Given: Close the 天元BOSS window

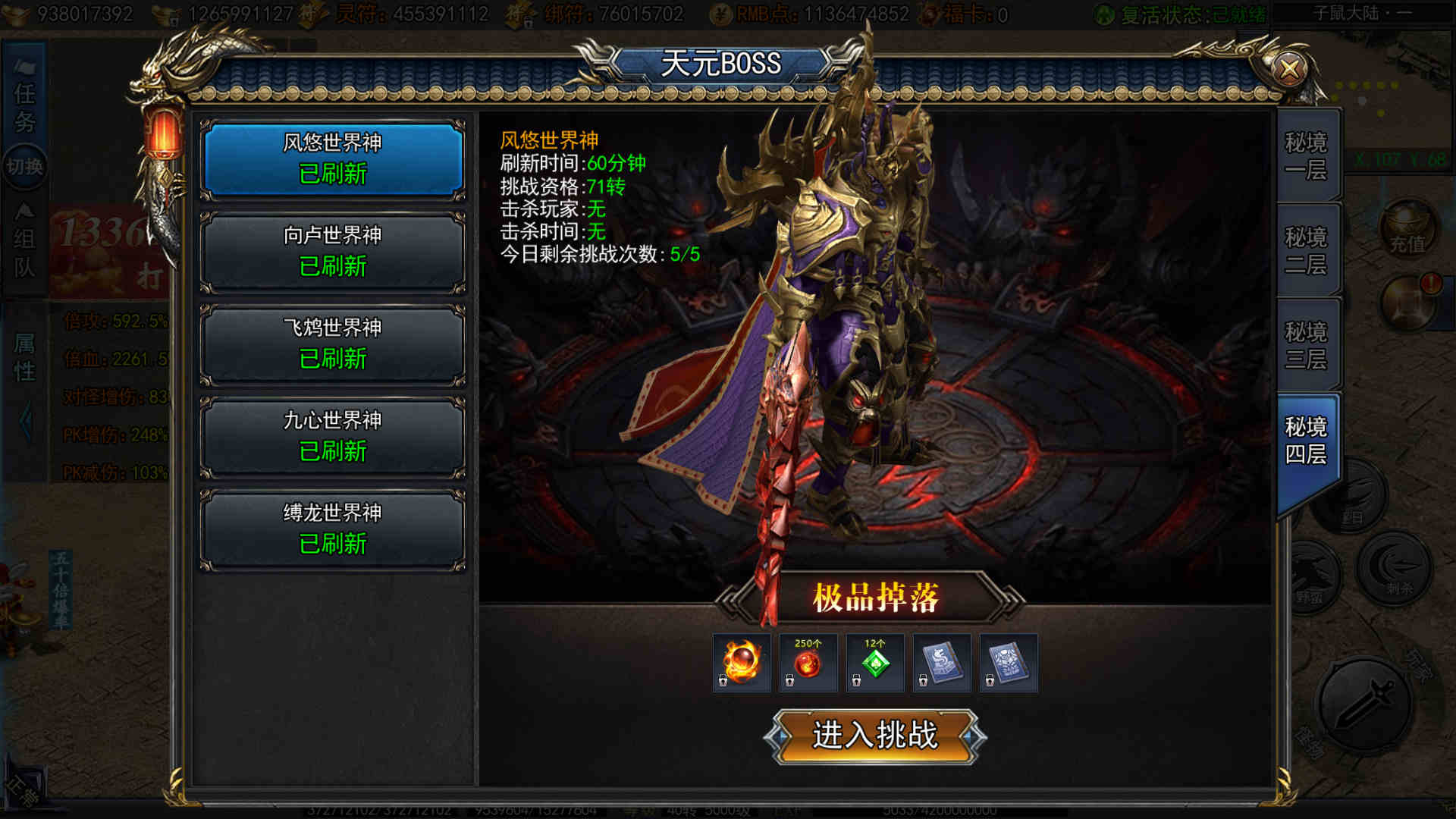Looking at the screenshot, I should click(1288, 70).
